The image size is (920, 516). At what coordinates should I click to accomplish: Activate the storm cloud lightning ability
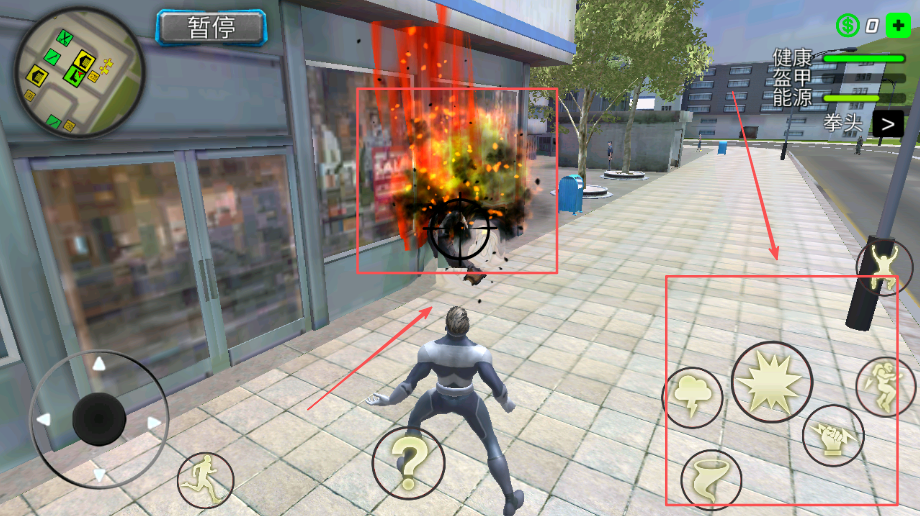pyautogui.click(x=692, y=397)
